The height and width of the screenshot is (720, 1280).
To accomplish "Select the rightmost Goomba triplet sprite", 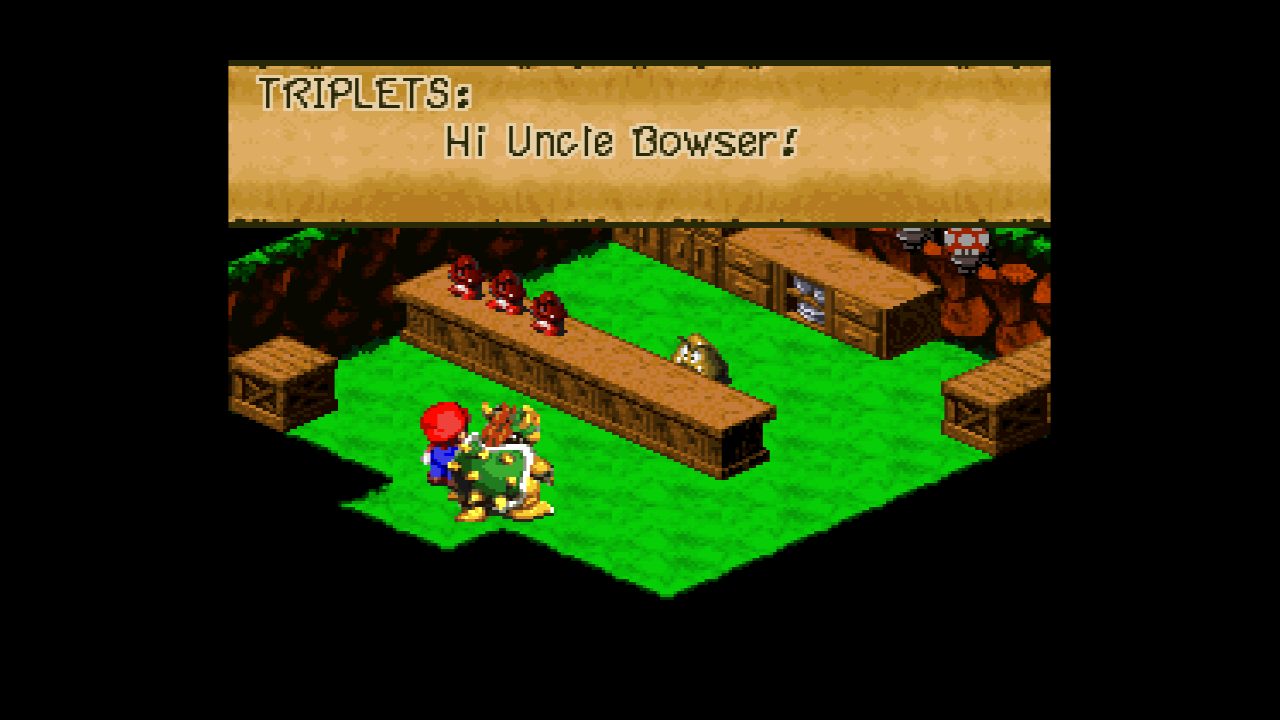I will pos(549,312).
